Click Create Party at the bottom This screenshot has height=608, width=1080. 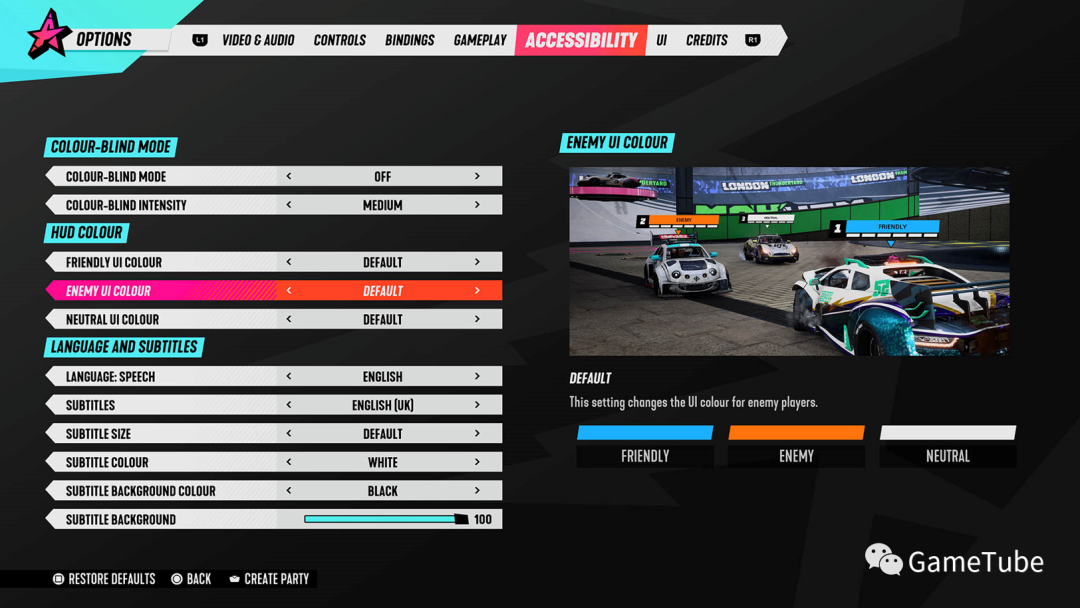click(x=269, y=579)
